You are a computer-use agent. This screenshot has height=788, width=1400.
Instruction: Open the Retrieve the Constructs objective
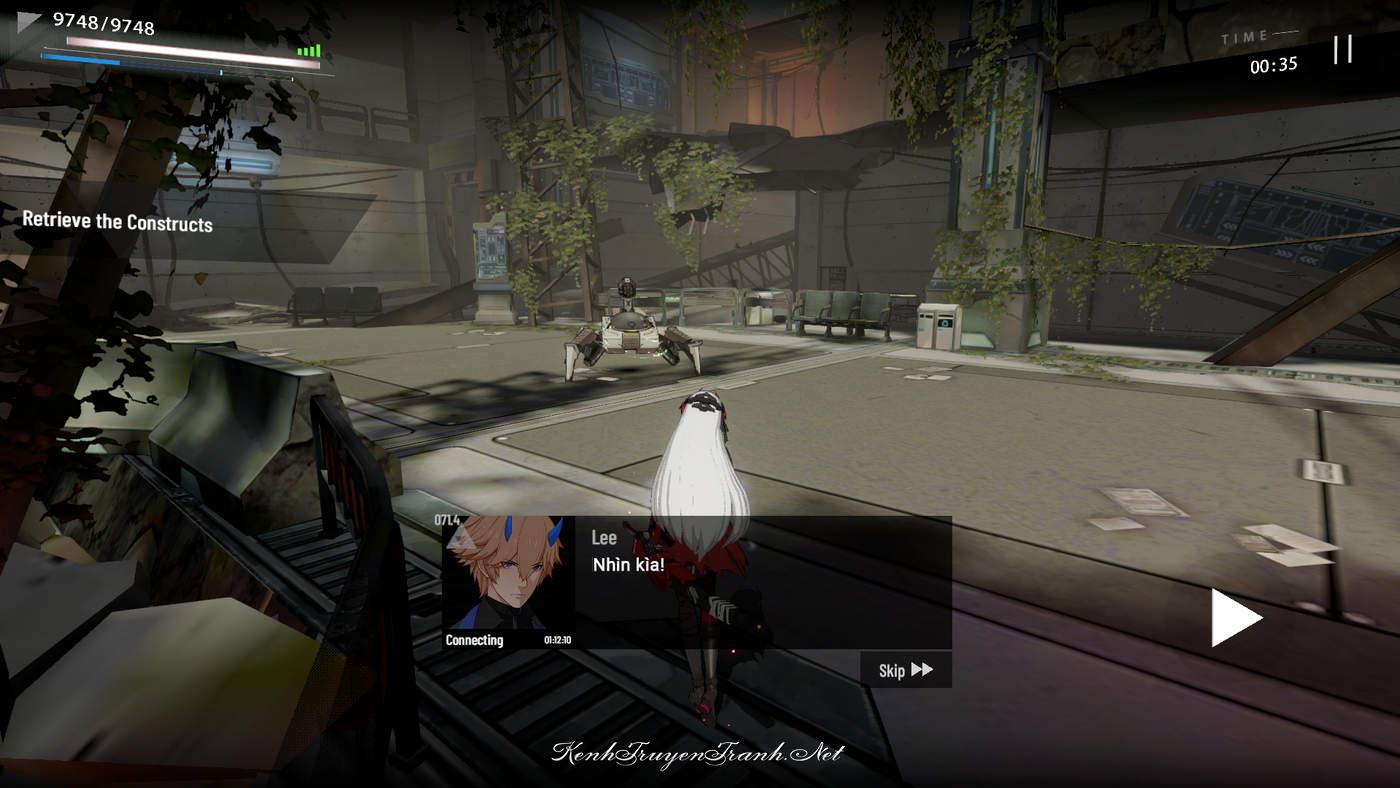pos(118,222)
